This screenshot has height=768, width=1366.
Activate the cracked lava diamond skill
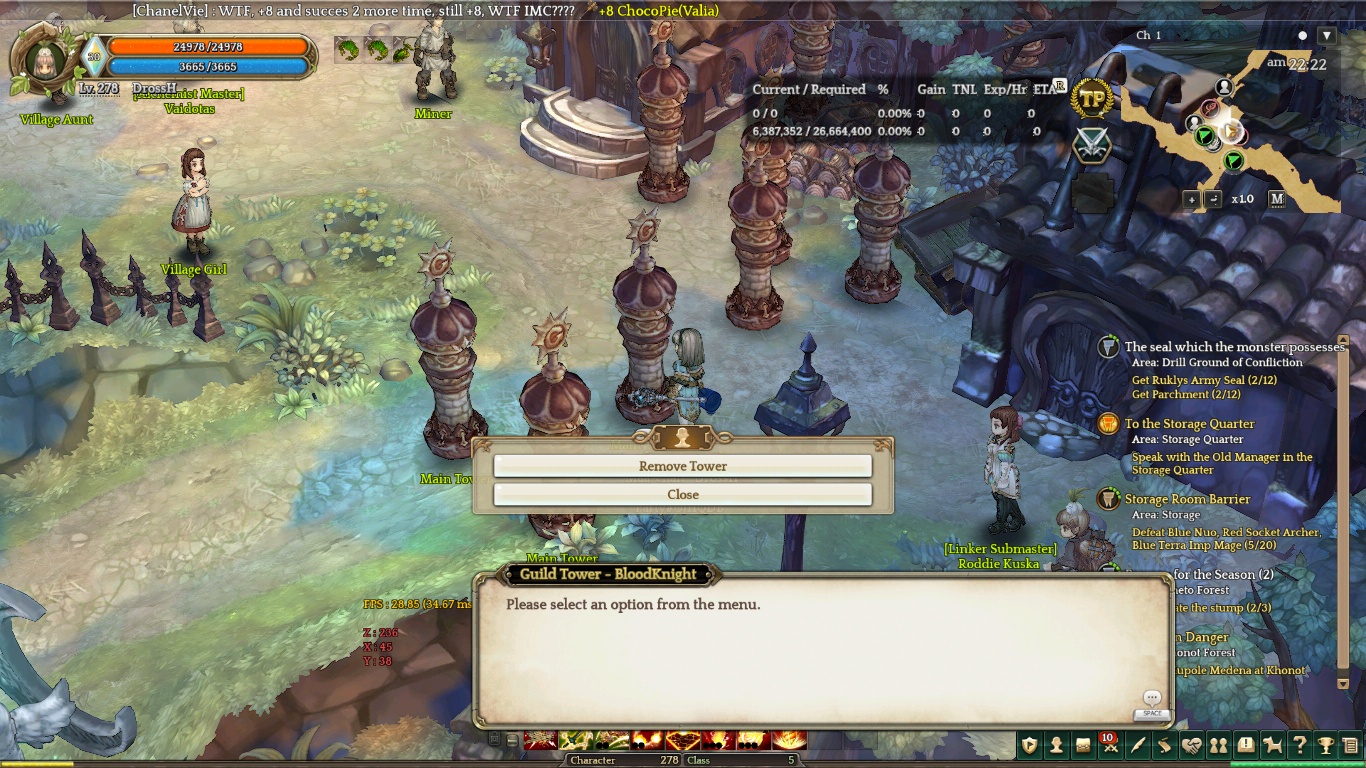click(684, 741)
